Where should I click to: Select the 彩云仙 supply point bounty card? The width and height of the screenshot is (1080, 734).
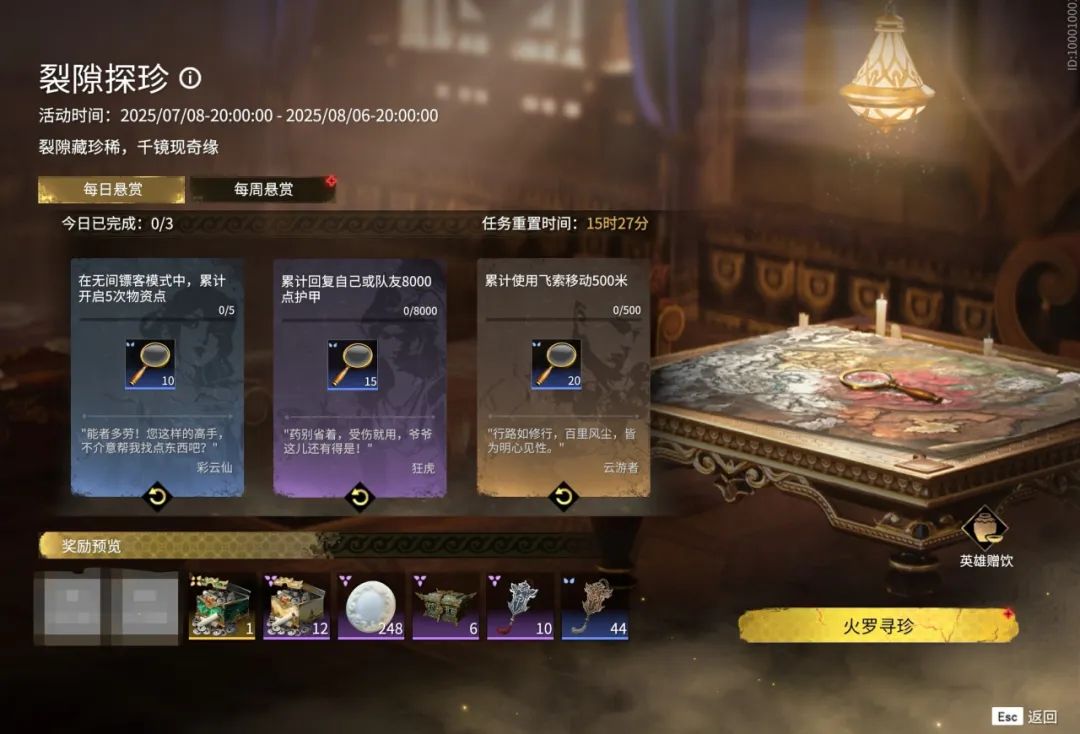(x=157, y=378)
